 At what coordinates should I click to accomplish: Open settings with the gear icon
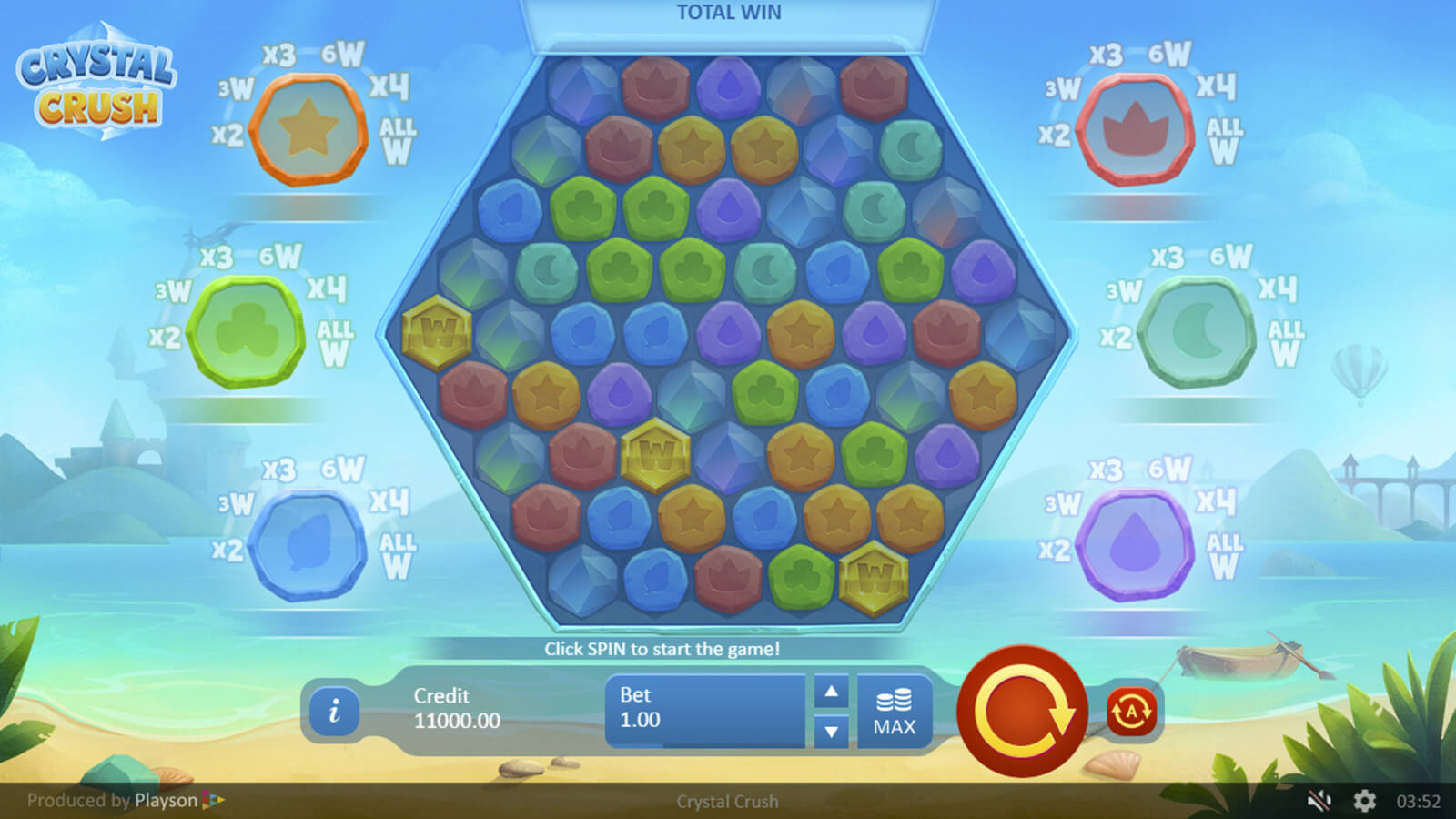(1364, 801)
